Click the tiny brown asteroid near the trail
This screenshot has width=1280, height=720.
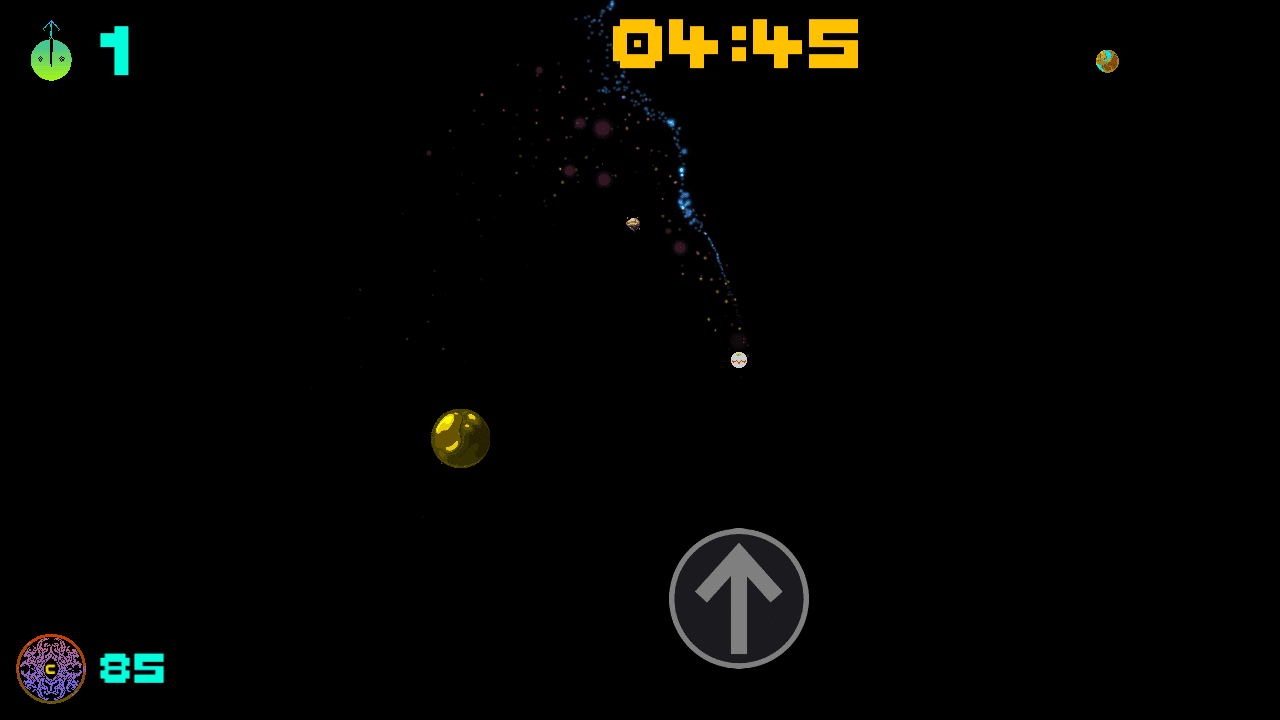click(x=631, y=223)
